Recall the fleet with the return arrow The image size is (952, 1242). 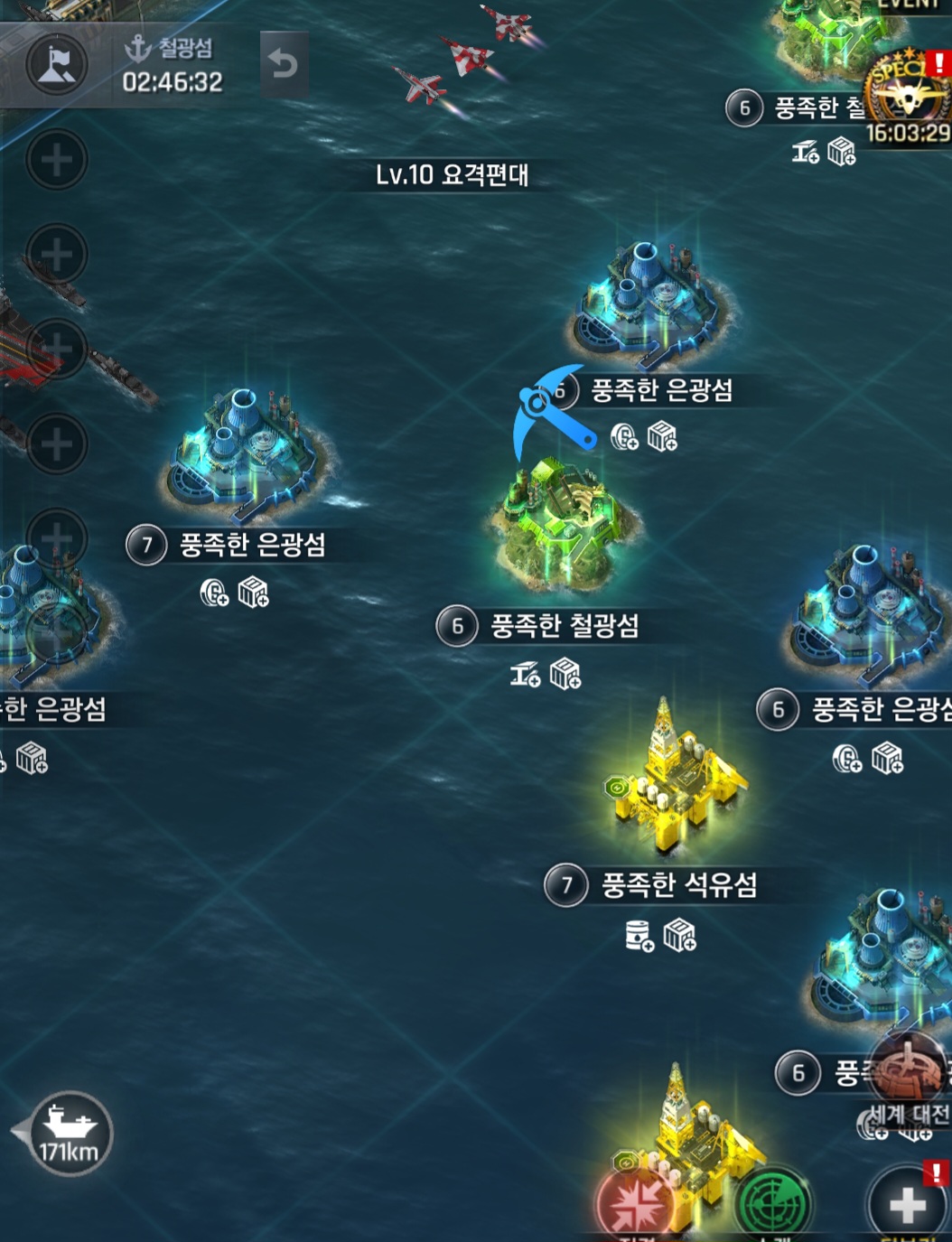click(284, 64)
